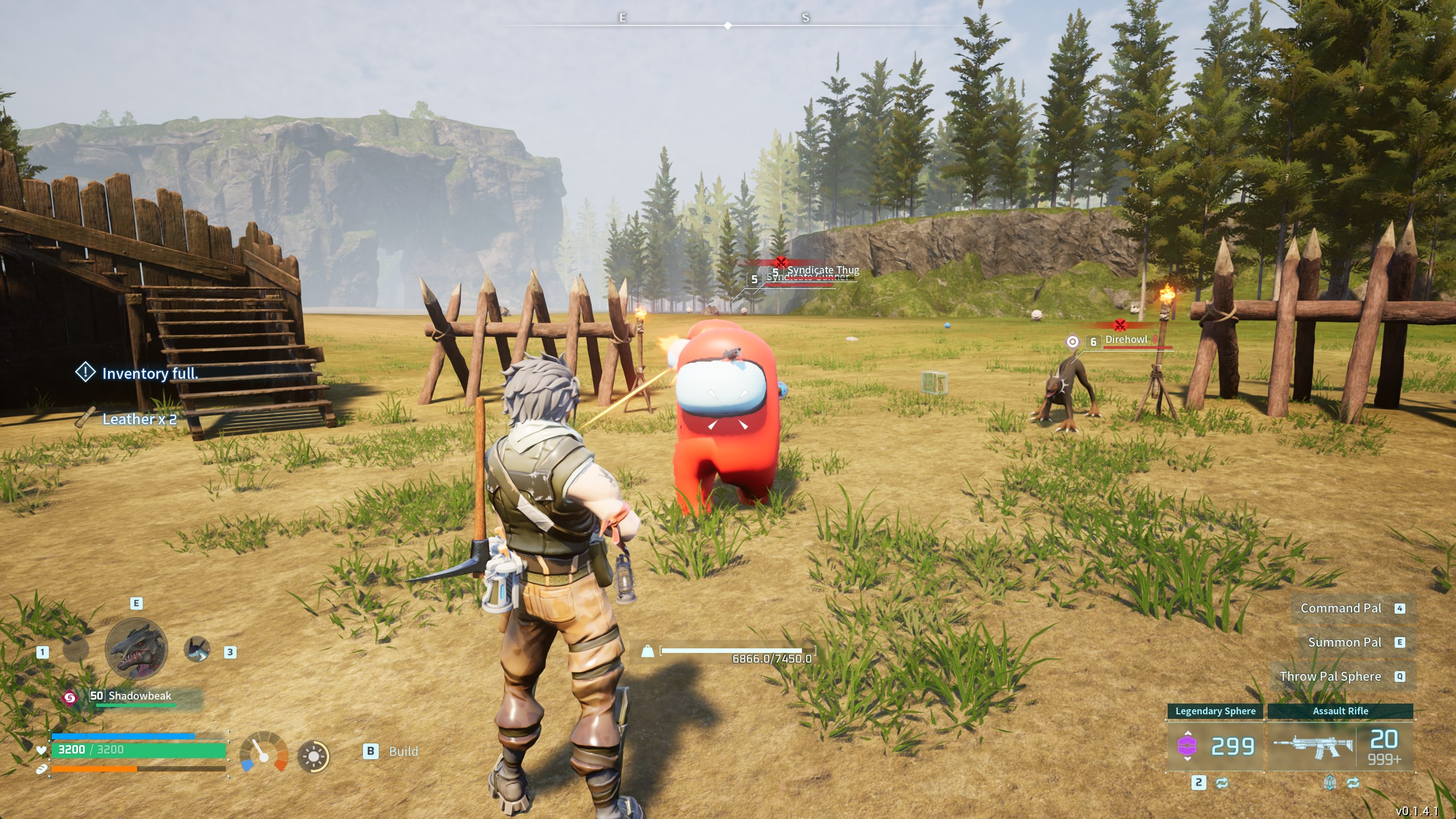Select the Assault Rifle slot header
Screen dimensions: 1456x819
[x=1342, y=712]
